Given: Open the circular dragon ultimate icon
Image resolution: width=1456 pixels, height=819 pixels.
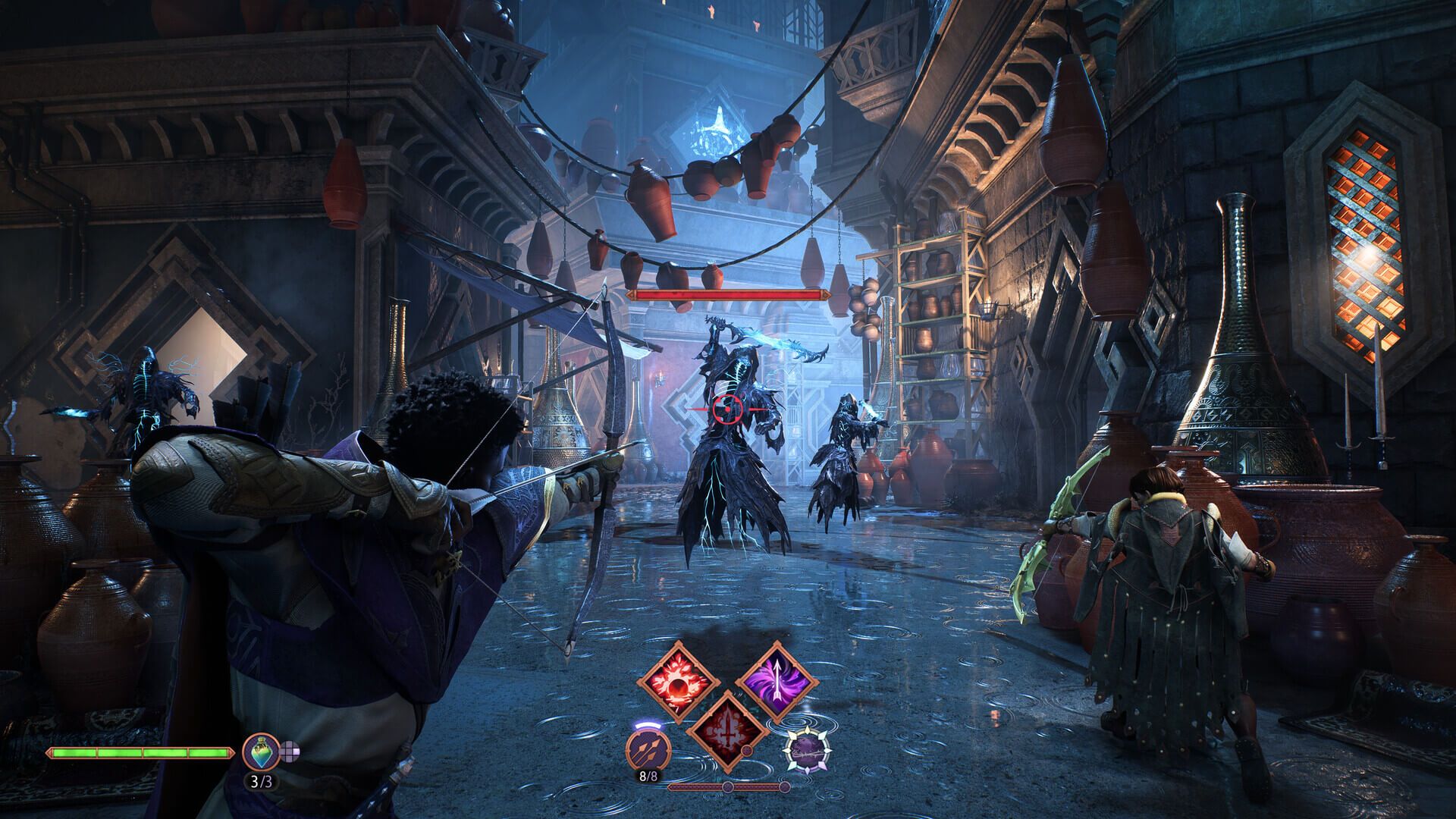Looking at the screenshot, I should (808, 750).
